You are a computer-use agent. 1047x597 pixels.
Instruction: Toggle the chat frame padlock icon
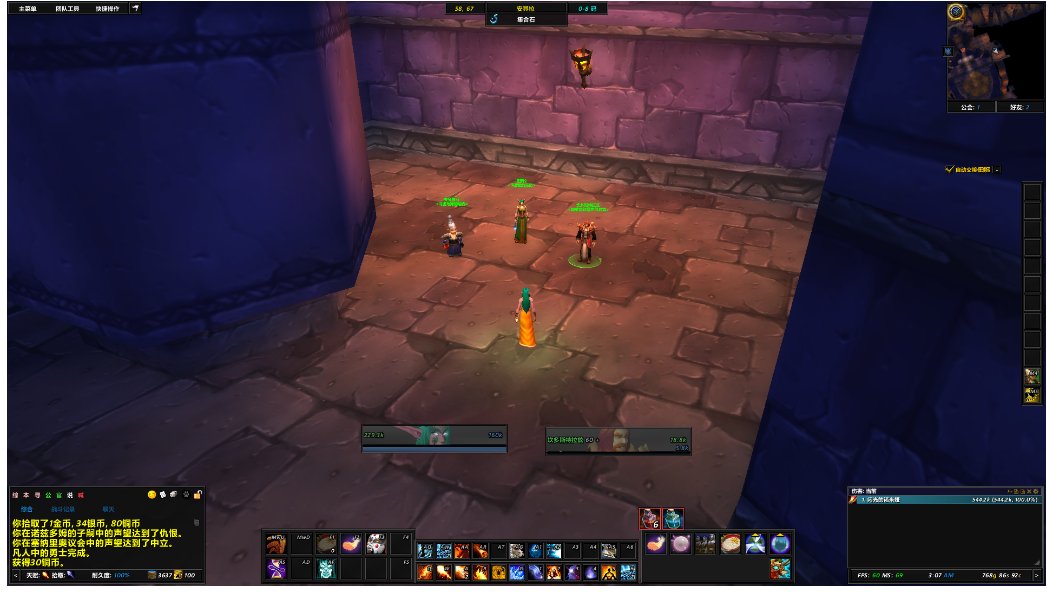click(x=198, y=495)
